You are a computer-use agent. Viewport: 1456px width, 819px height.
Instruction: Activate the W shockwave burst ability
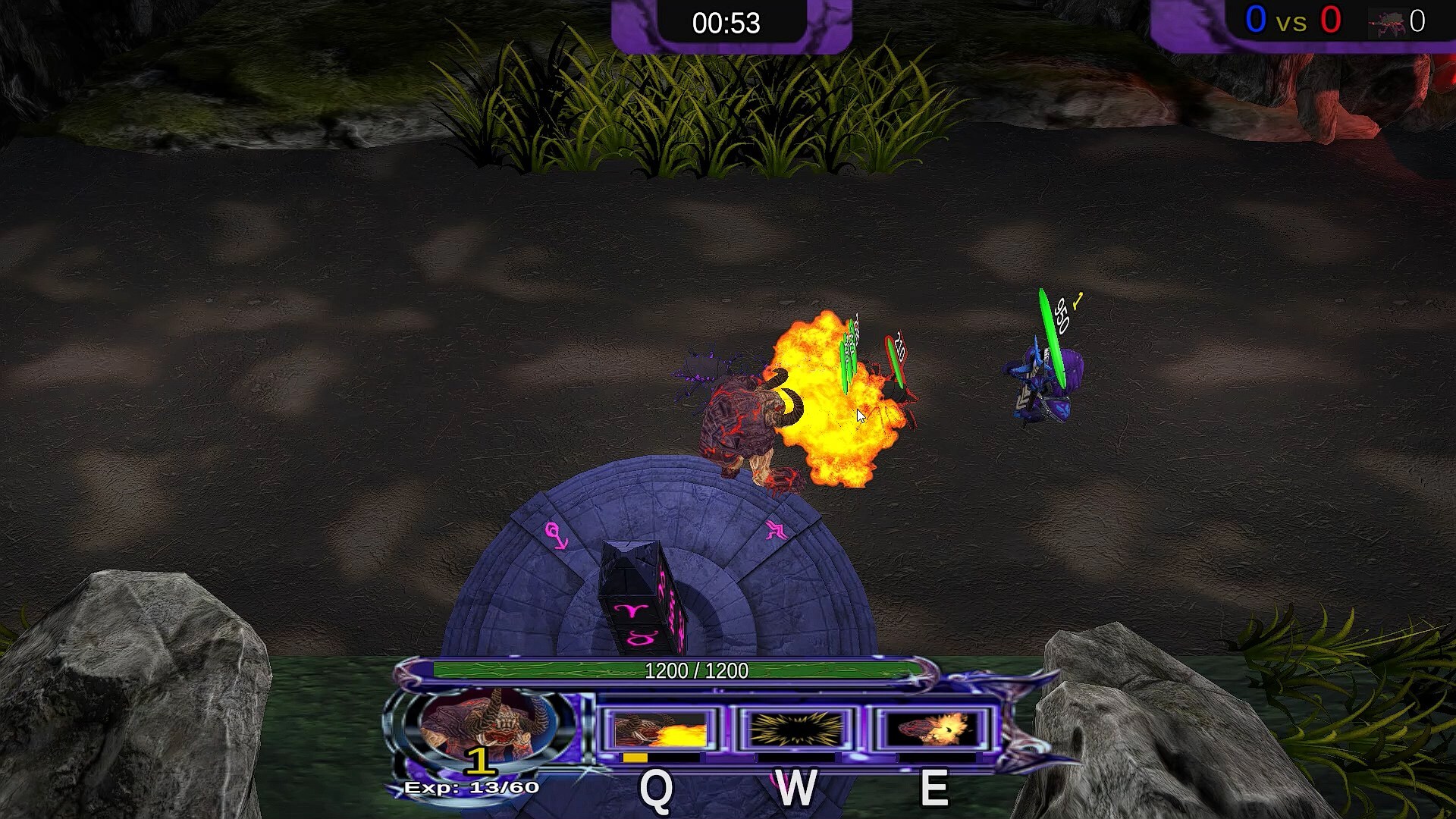click(x=796, y=729)
